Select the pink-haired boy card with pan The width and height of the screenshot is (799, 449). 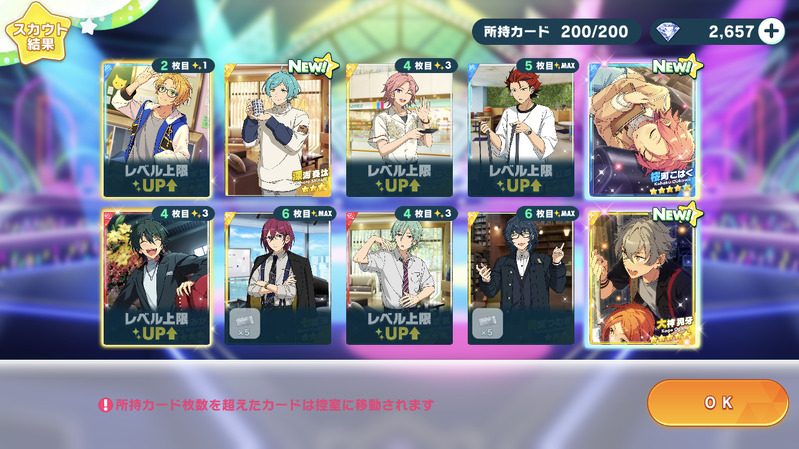pos(399,128)
